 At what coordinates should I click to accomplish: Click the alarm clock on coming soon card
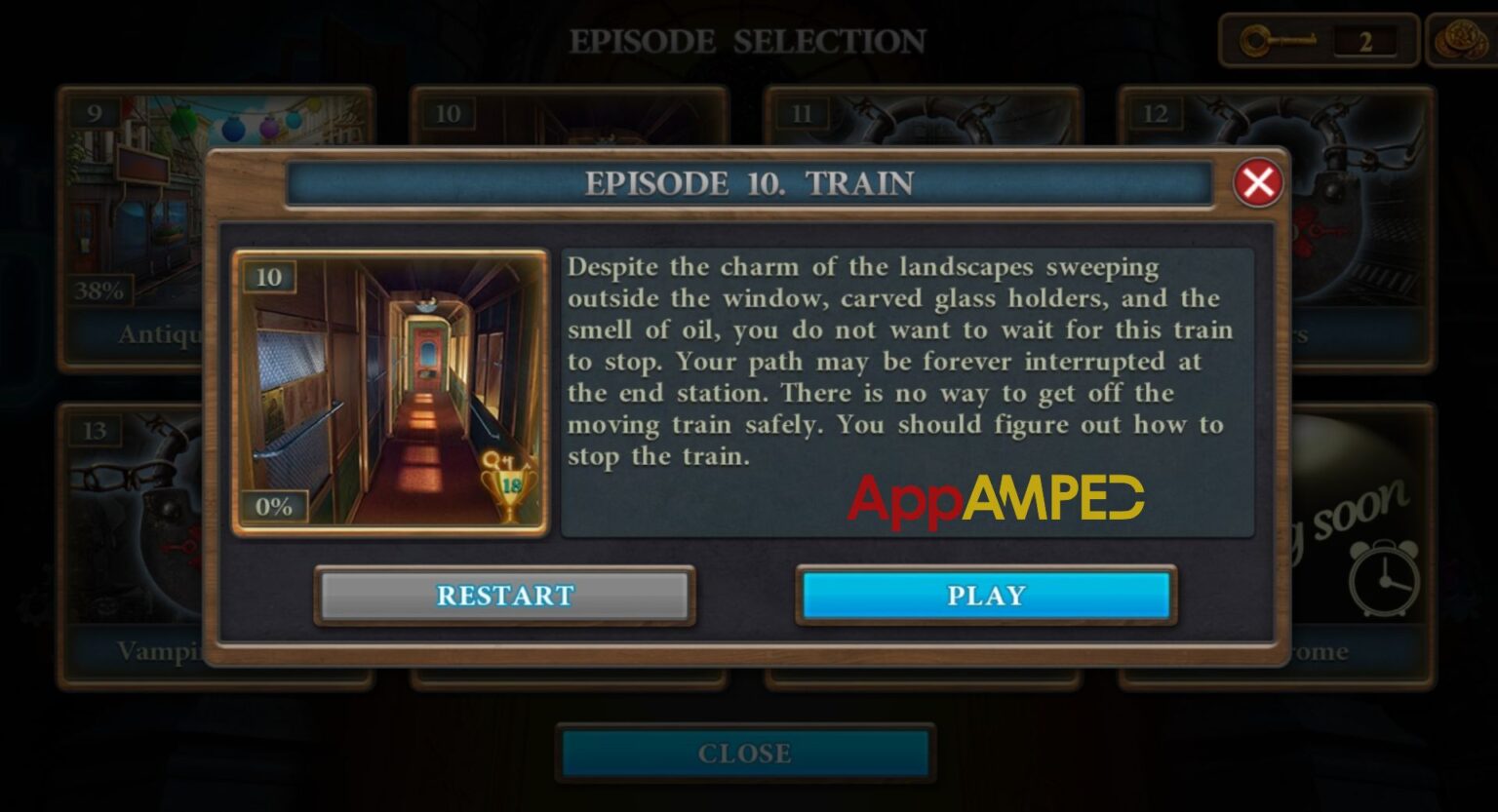1386,581
